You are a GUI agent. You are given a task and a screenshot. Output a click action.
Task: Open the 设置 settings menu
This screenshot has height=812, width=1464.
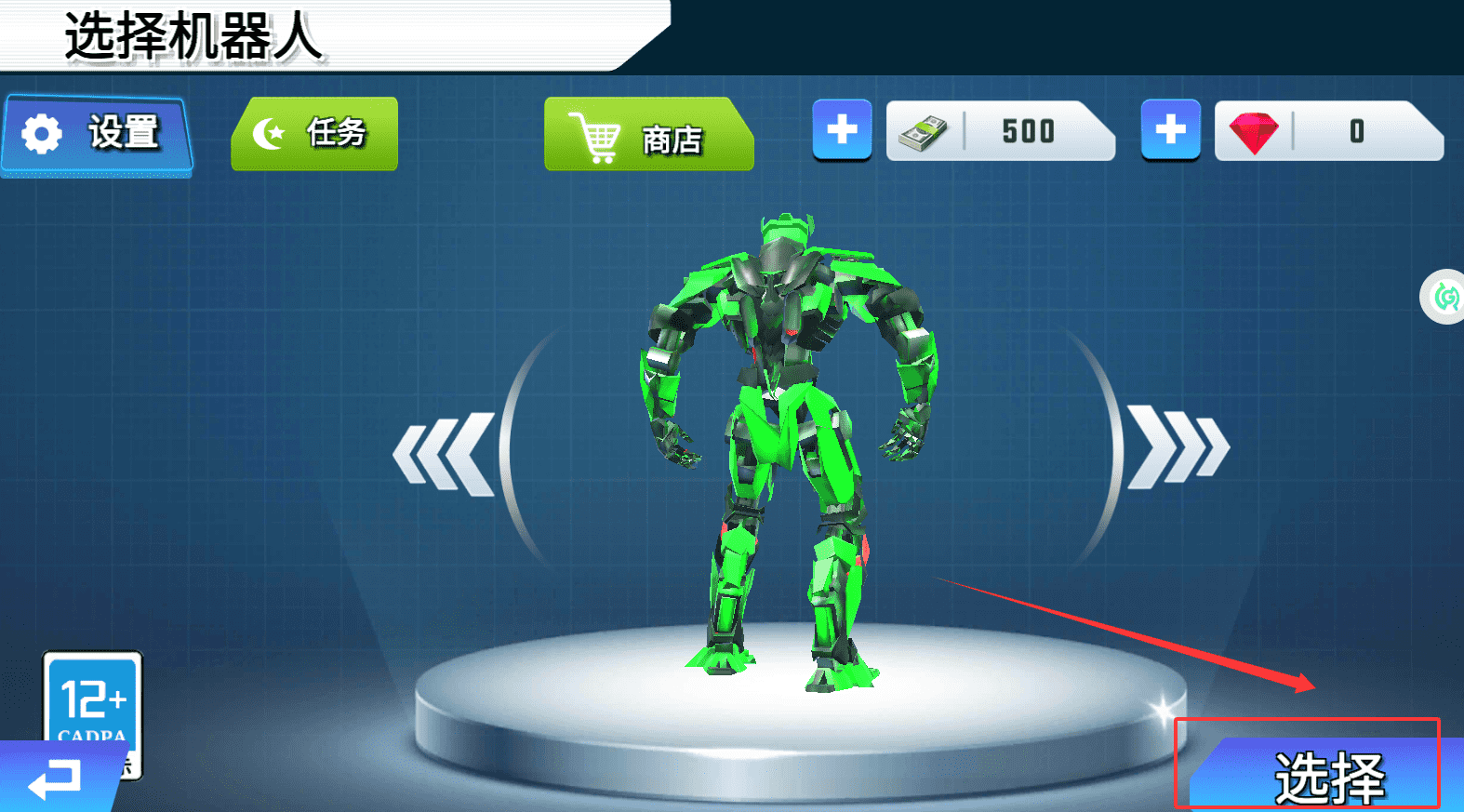tap(97, 134)
